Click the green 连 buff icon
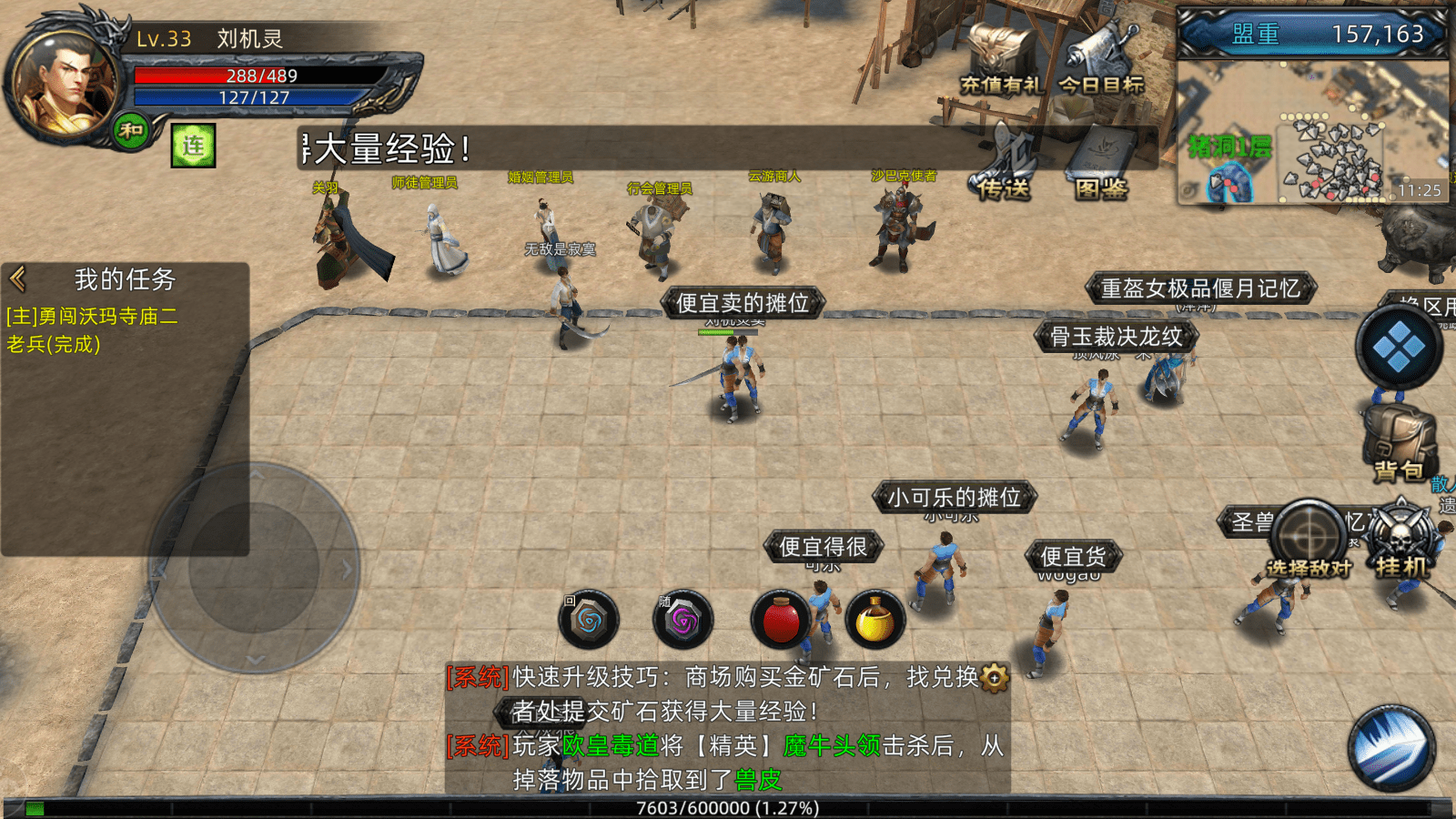Image resolution: width=1456 pixels, height=819 pixels. coord(194,146)
